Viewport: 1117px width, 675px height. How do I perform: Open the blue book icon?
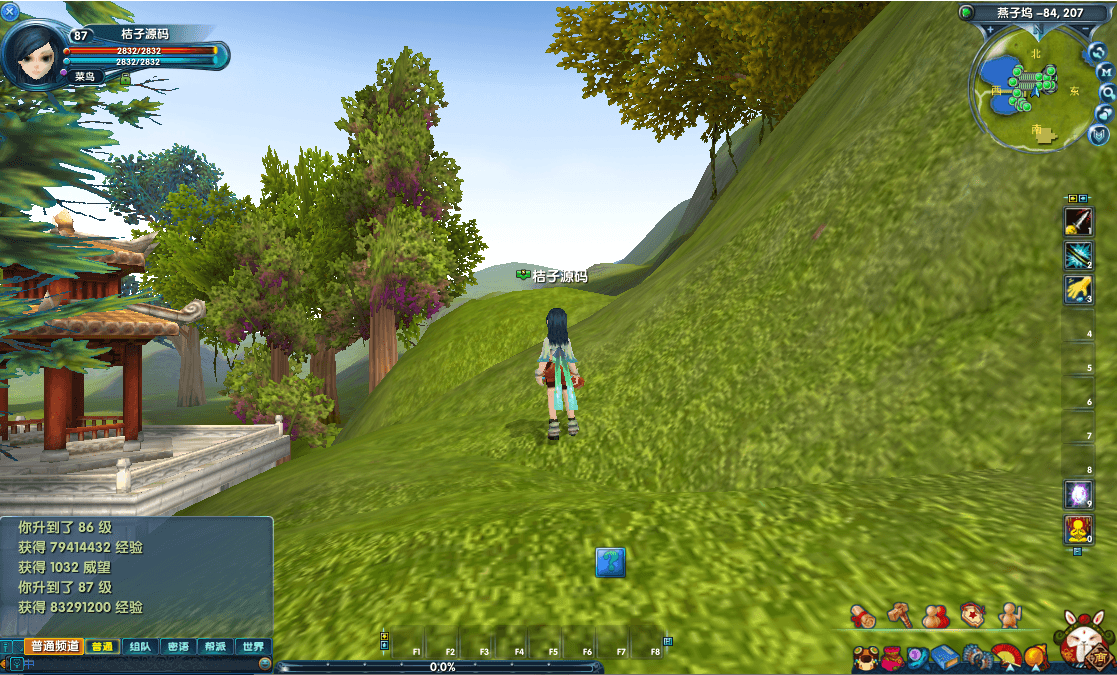[x=944, y=657]
